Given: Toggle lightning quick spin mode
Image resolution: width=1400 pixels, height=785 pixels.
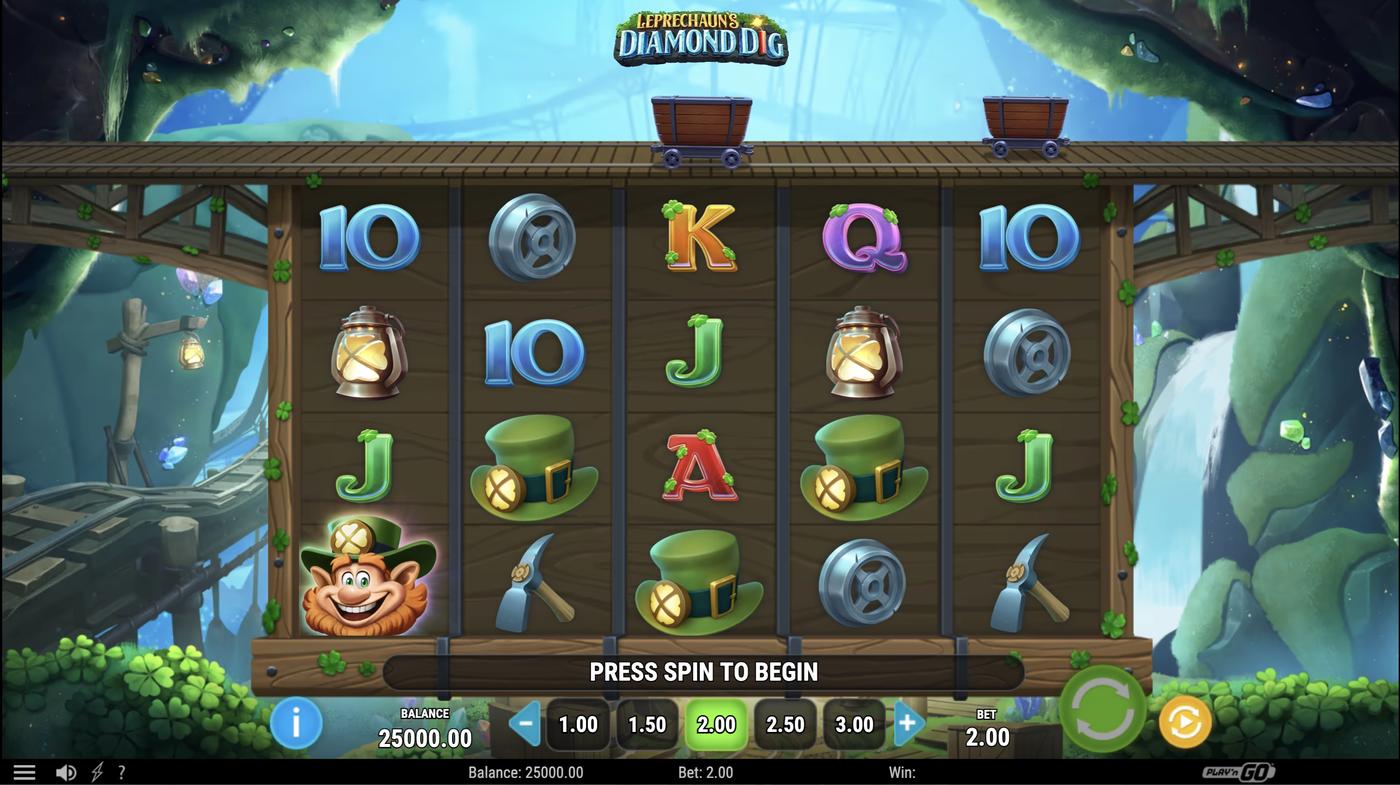Looking at the screenshot, I should 95,771.
